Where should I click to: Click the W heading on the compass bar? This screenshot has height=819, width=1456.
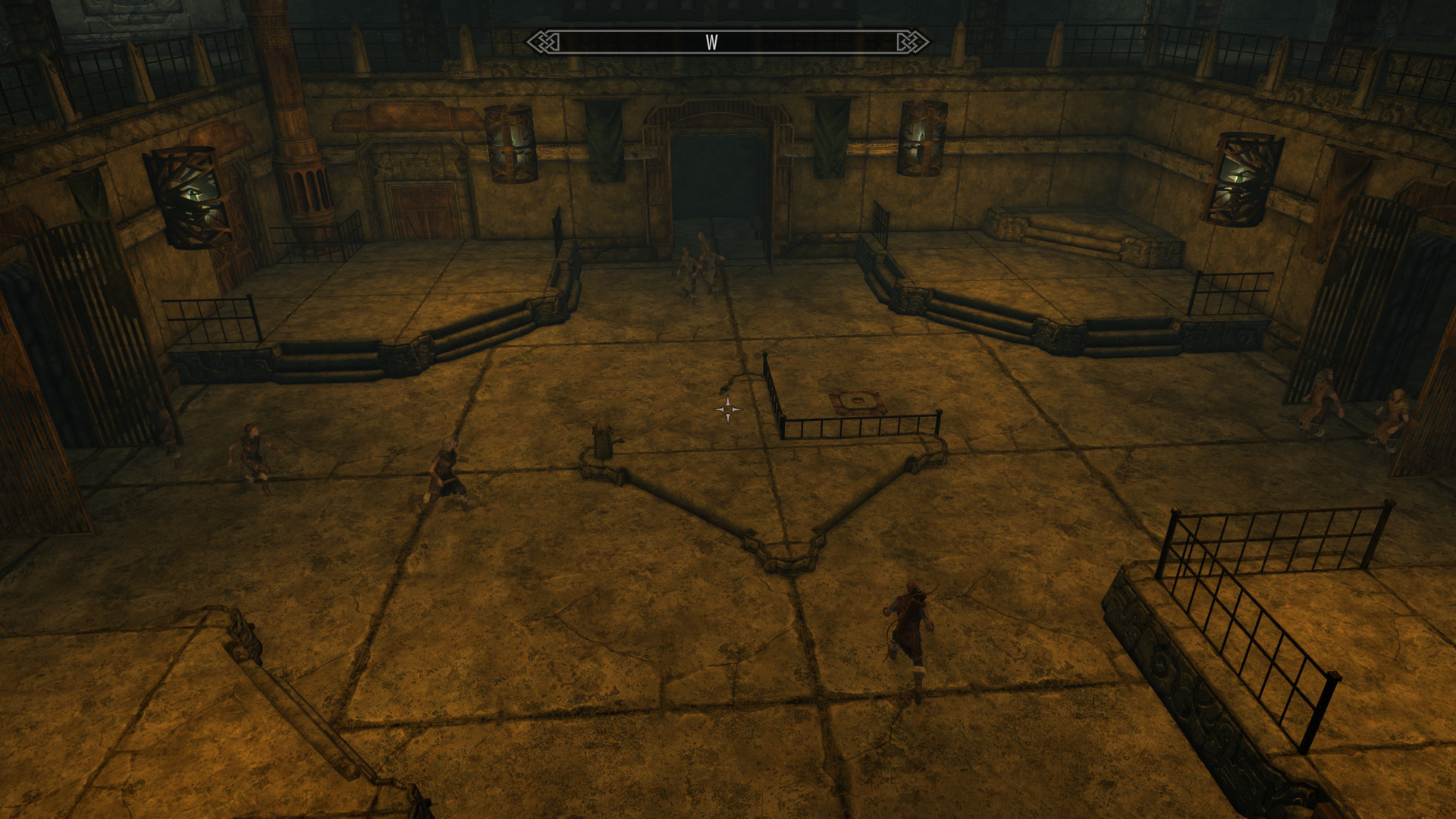[x=713, y=43]
